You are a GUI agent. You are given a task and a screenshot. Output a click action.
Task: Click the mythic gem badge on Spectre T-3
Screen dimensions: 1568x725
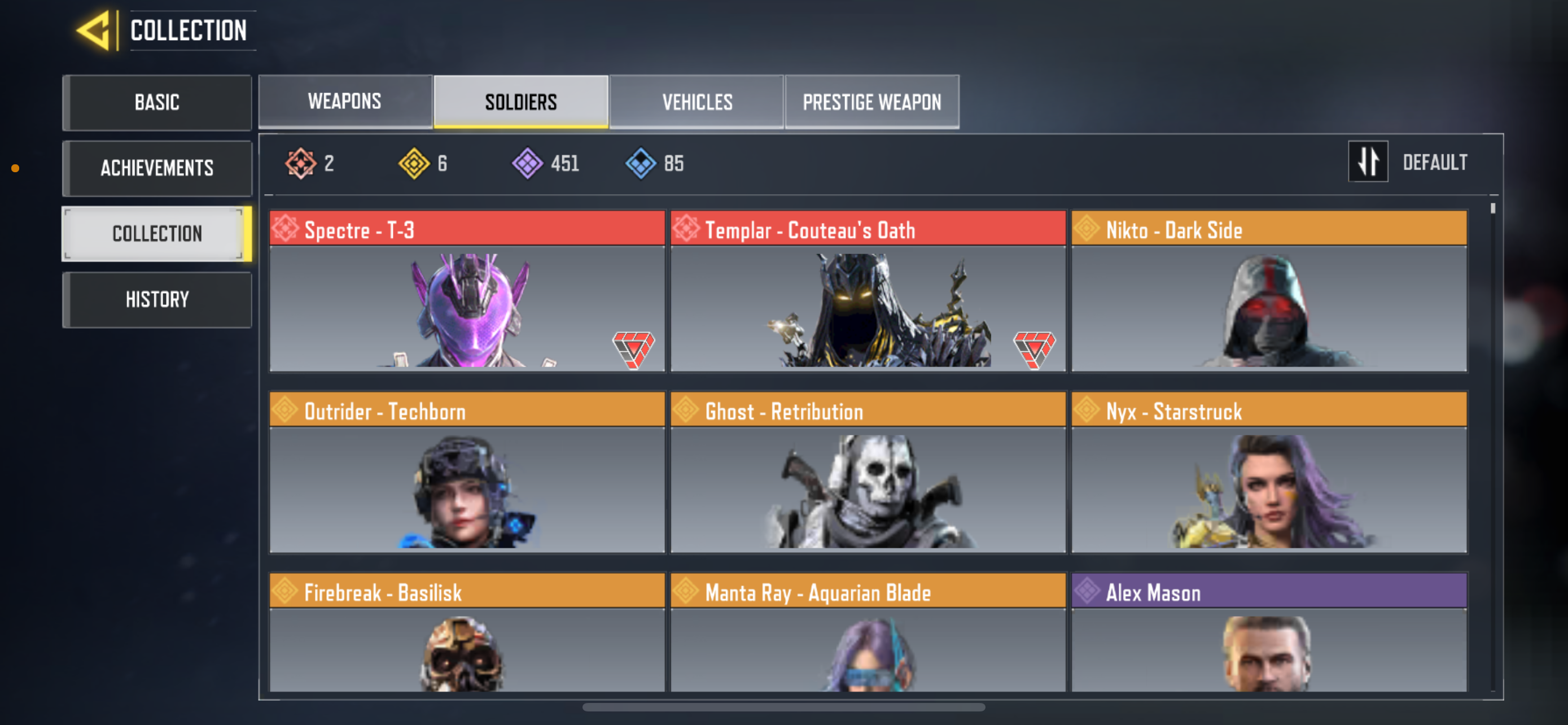coord(633,350)
